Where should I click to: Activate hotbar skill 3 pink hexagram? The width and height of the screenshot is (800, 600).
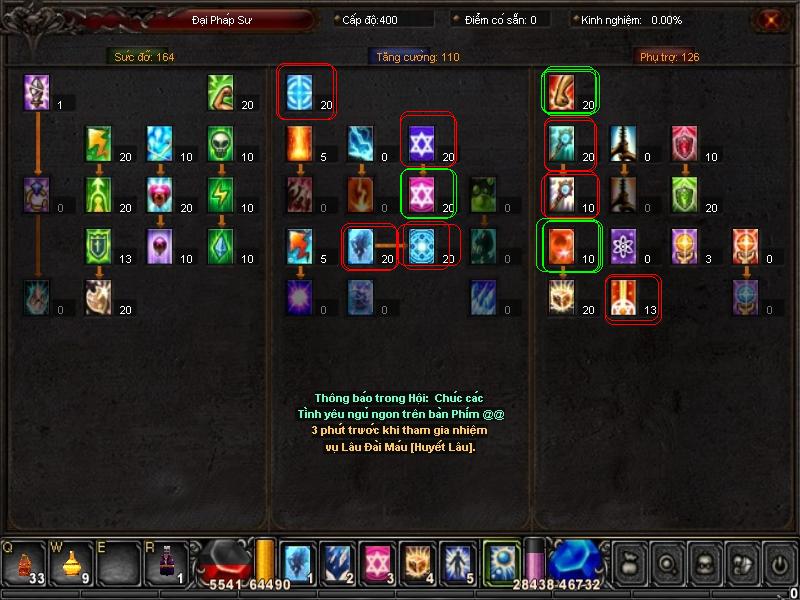376,563
